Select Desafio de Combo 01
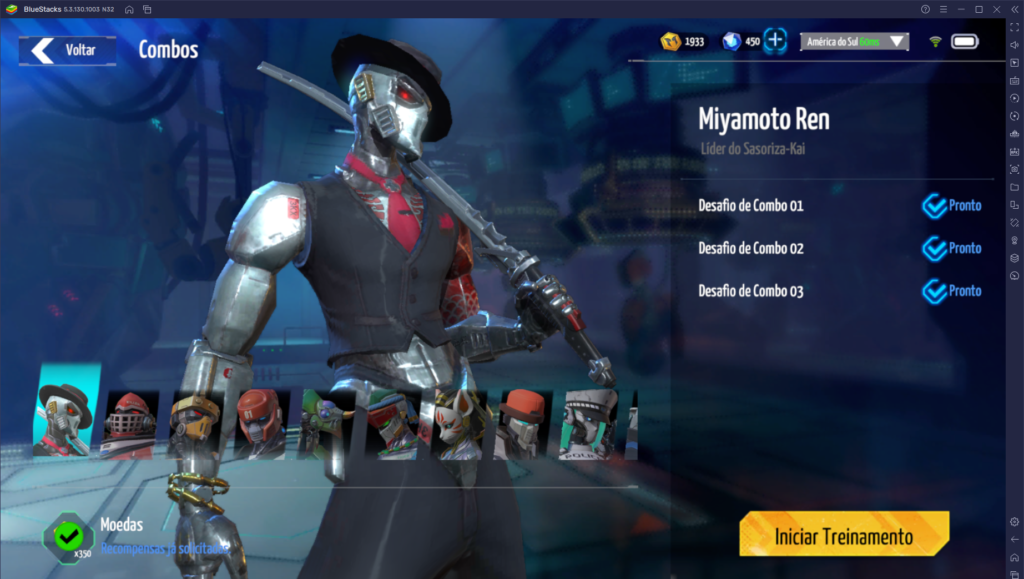Image resolution: width=1024 pixels, height=579 pixels. 750,206
